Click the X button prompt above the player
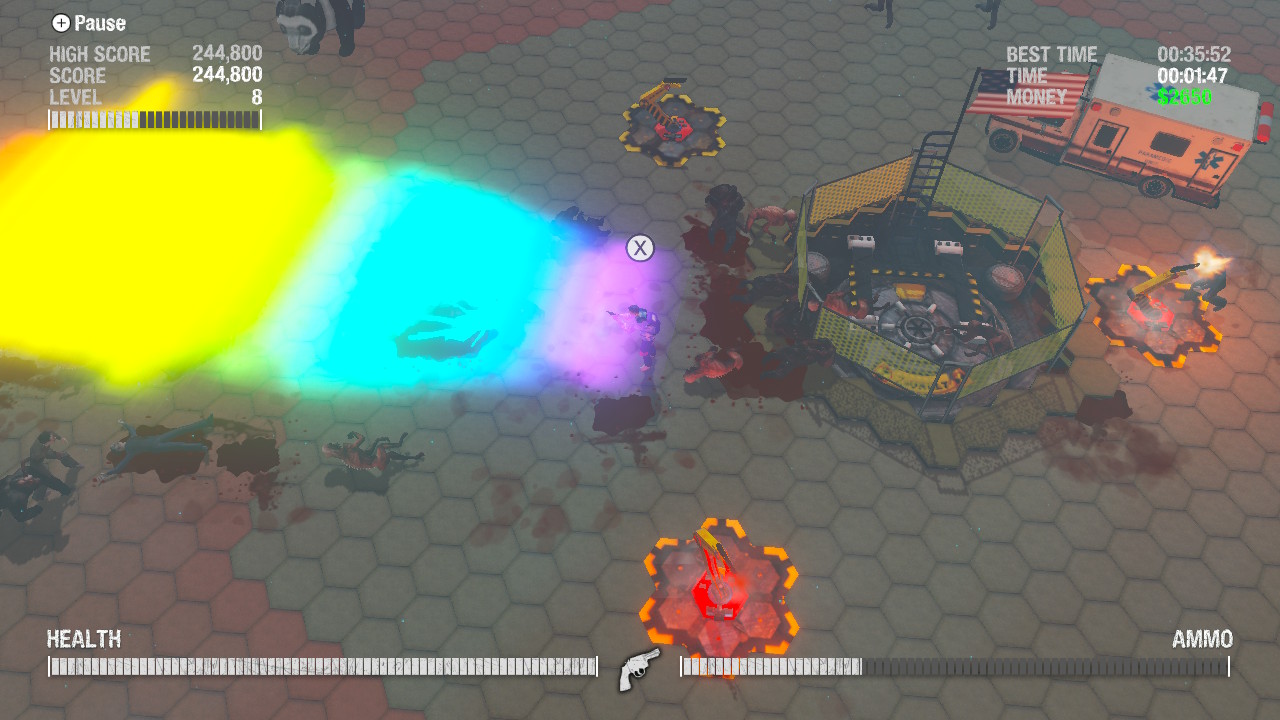1280x720 pixels. (638, 247)
